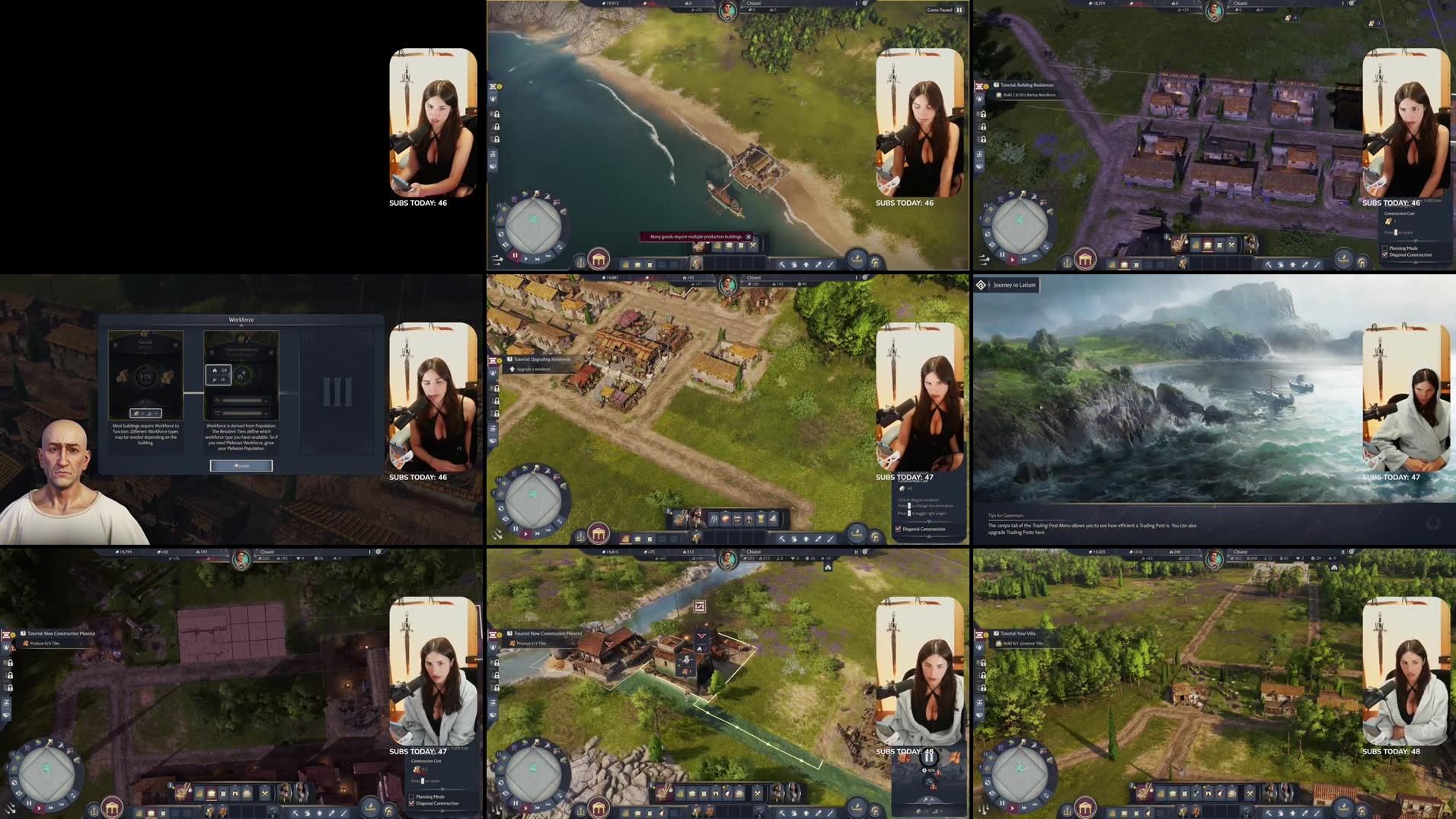The image size is (1456, 819).
Task: Click Chianti's portrait in the top bar
Action: [x=727, y=11]
